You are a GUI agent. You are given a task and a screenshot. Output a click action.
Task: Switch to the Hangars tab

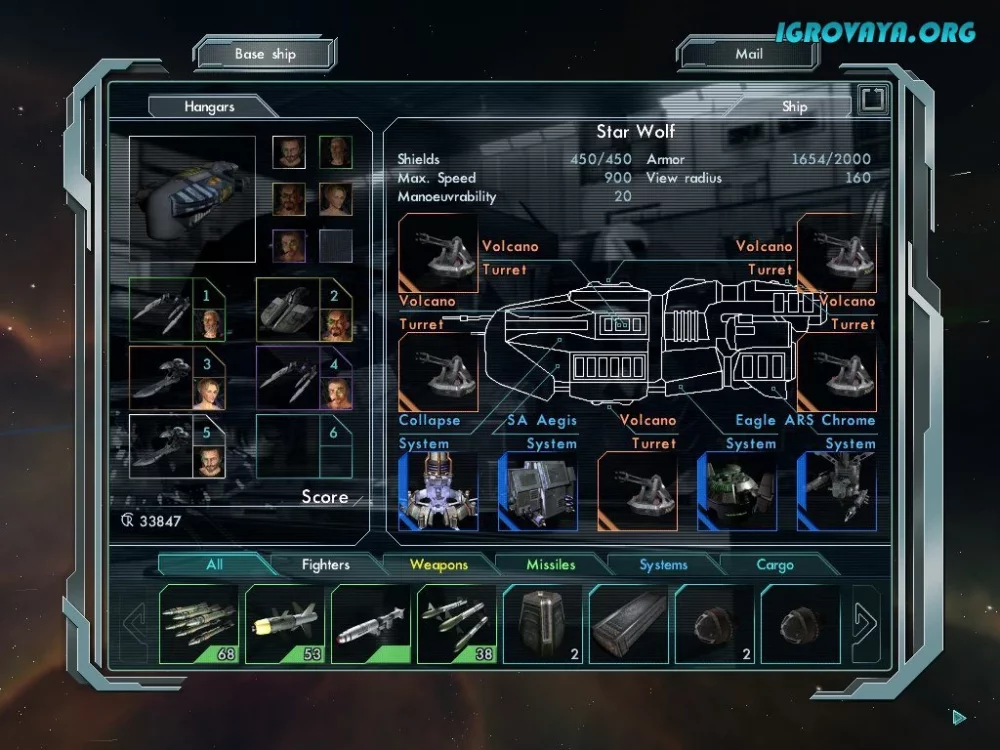pyautogui.click(x=209, y=106)
